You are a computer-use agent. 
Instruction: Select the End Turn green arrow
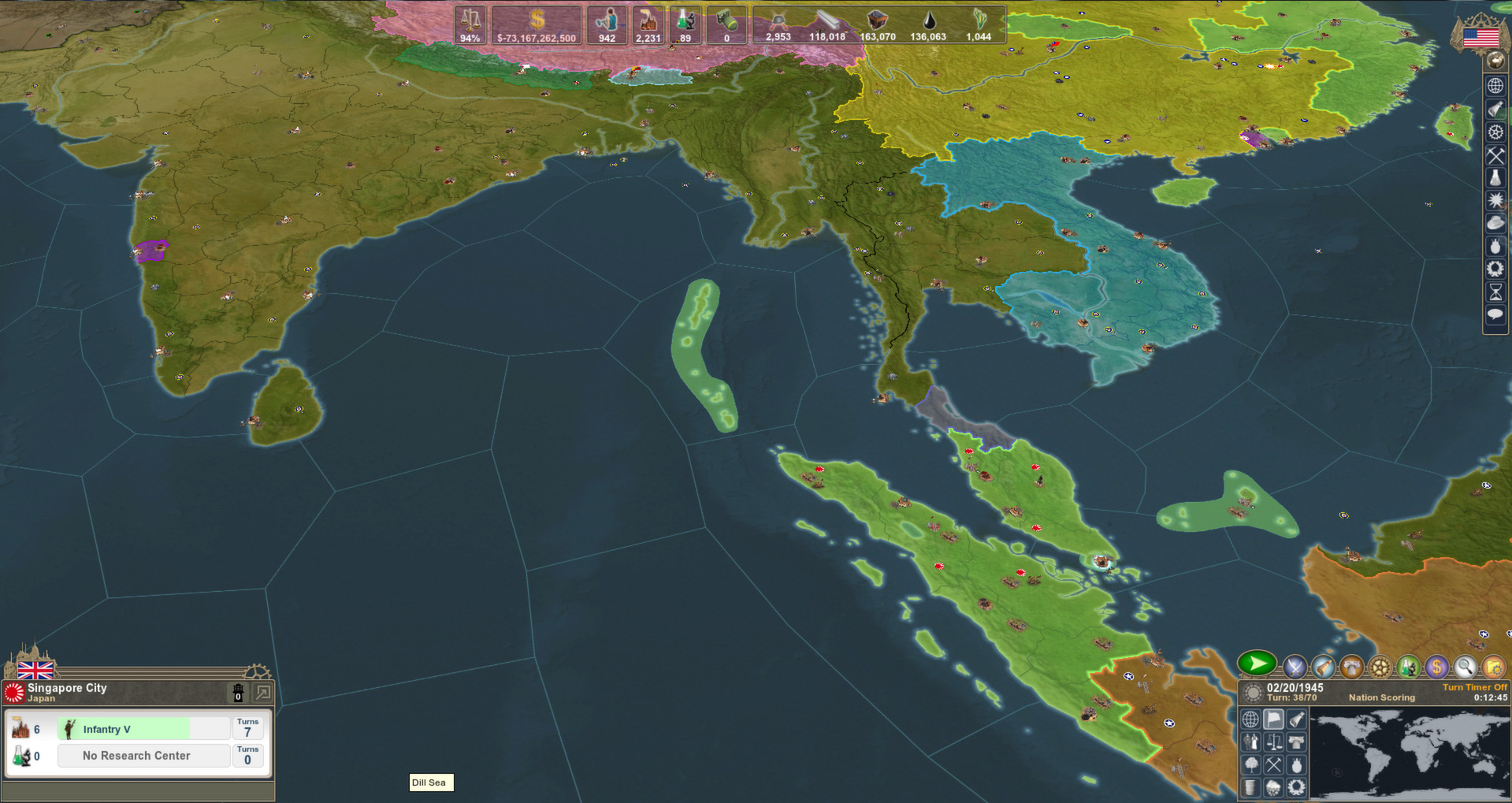click(x=1258, y=665)
